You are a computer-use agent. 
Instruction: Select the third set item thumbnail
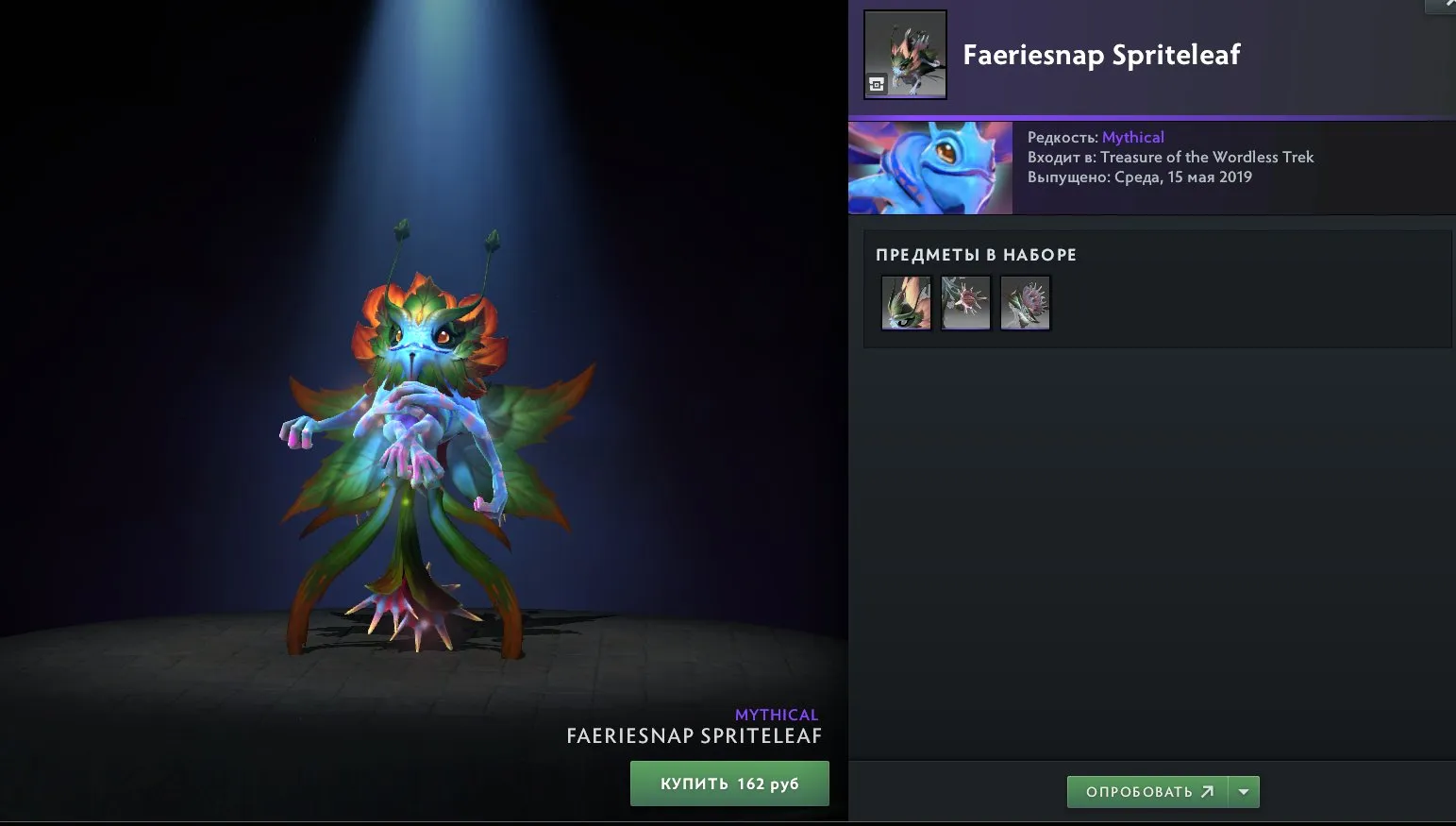(x=1025, y=302)
